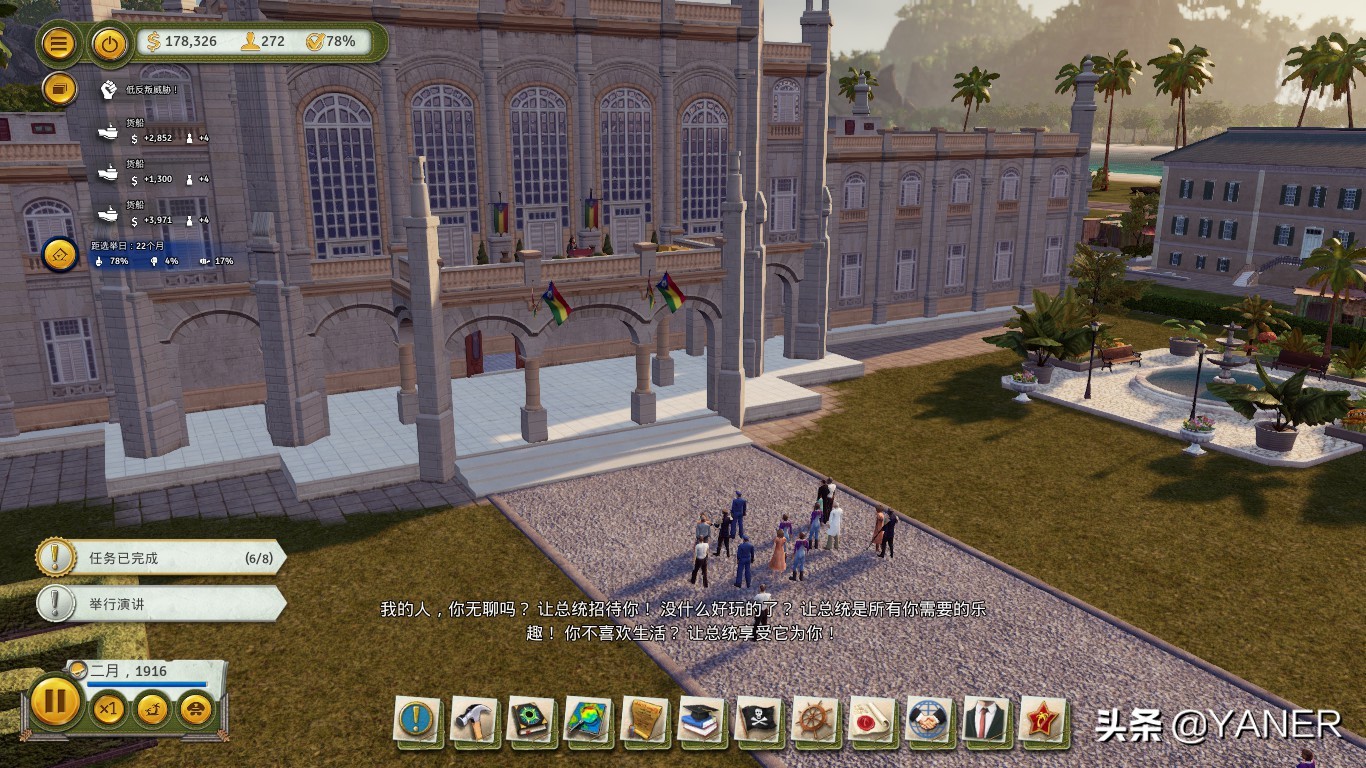Open the hammer build menu
The image size is (1366, 768).
click(474, 720)
